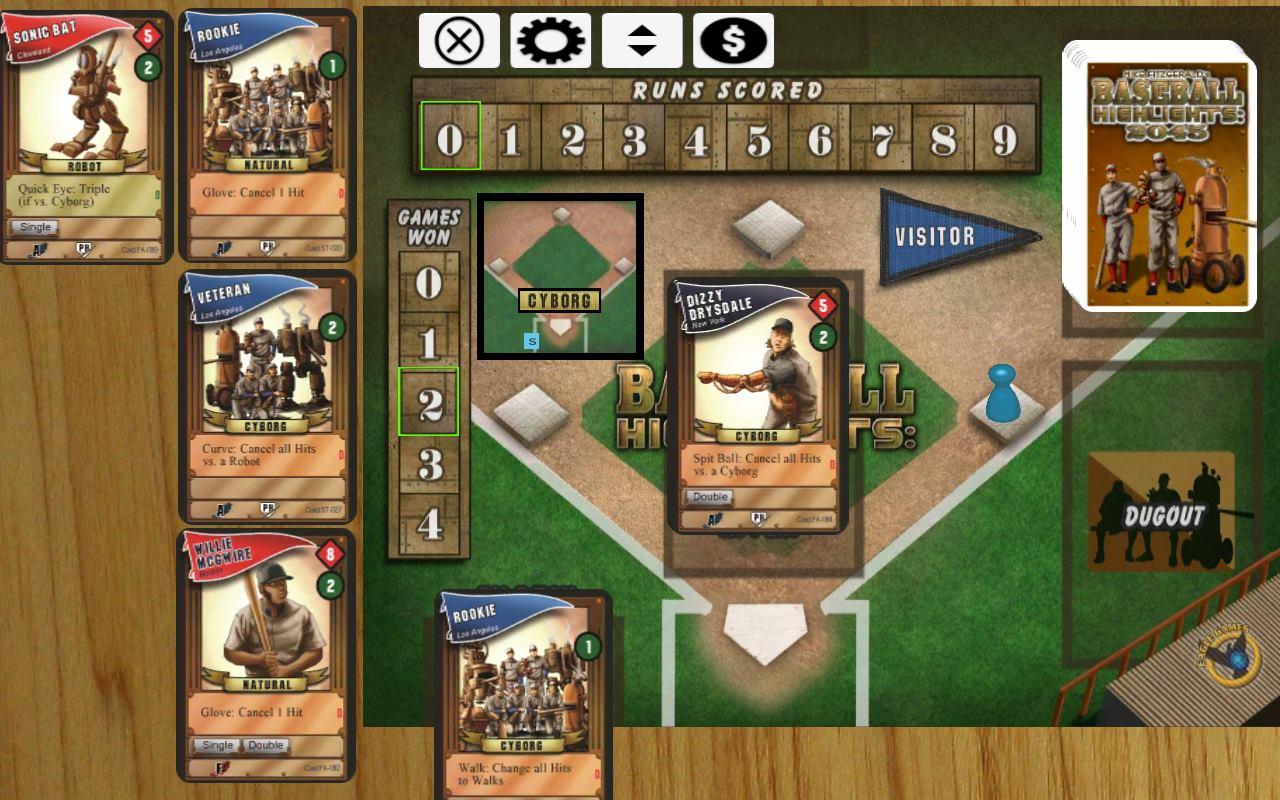Open settings via the gear button

coord(550,41)
